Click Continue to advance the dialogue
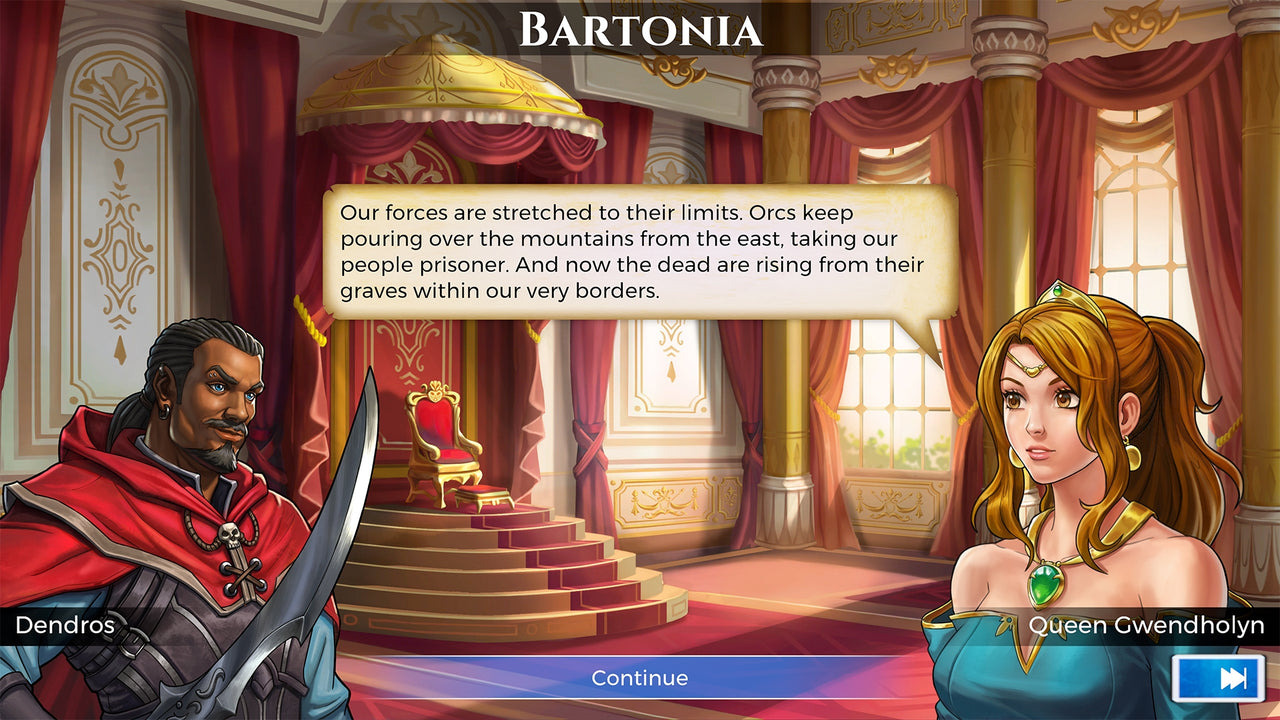 pos(640,677)
